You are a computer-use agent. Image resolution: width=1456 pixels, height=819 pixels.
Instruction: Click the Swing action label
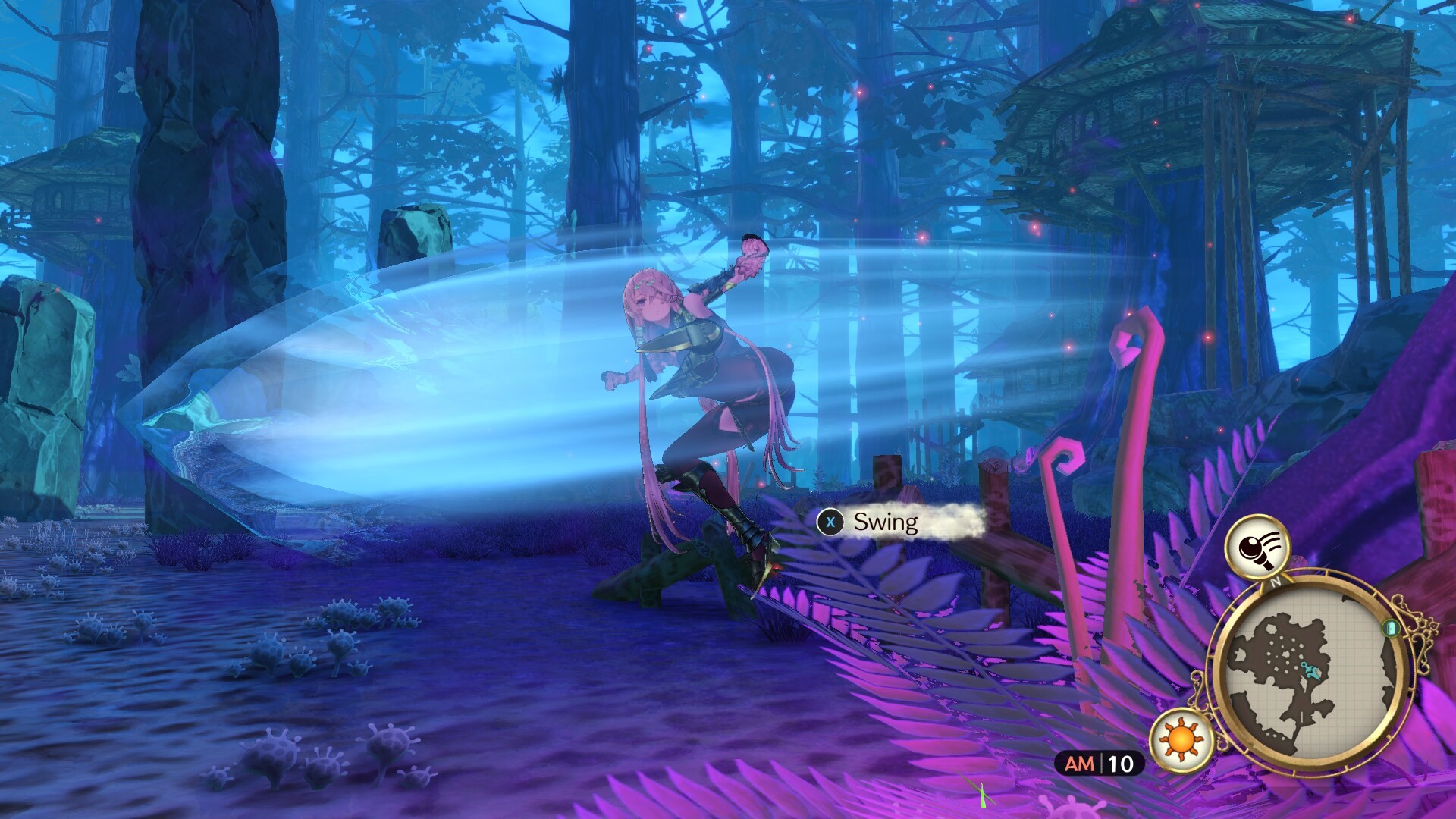point(885,522)
